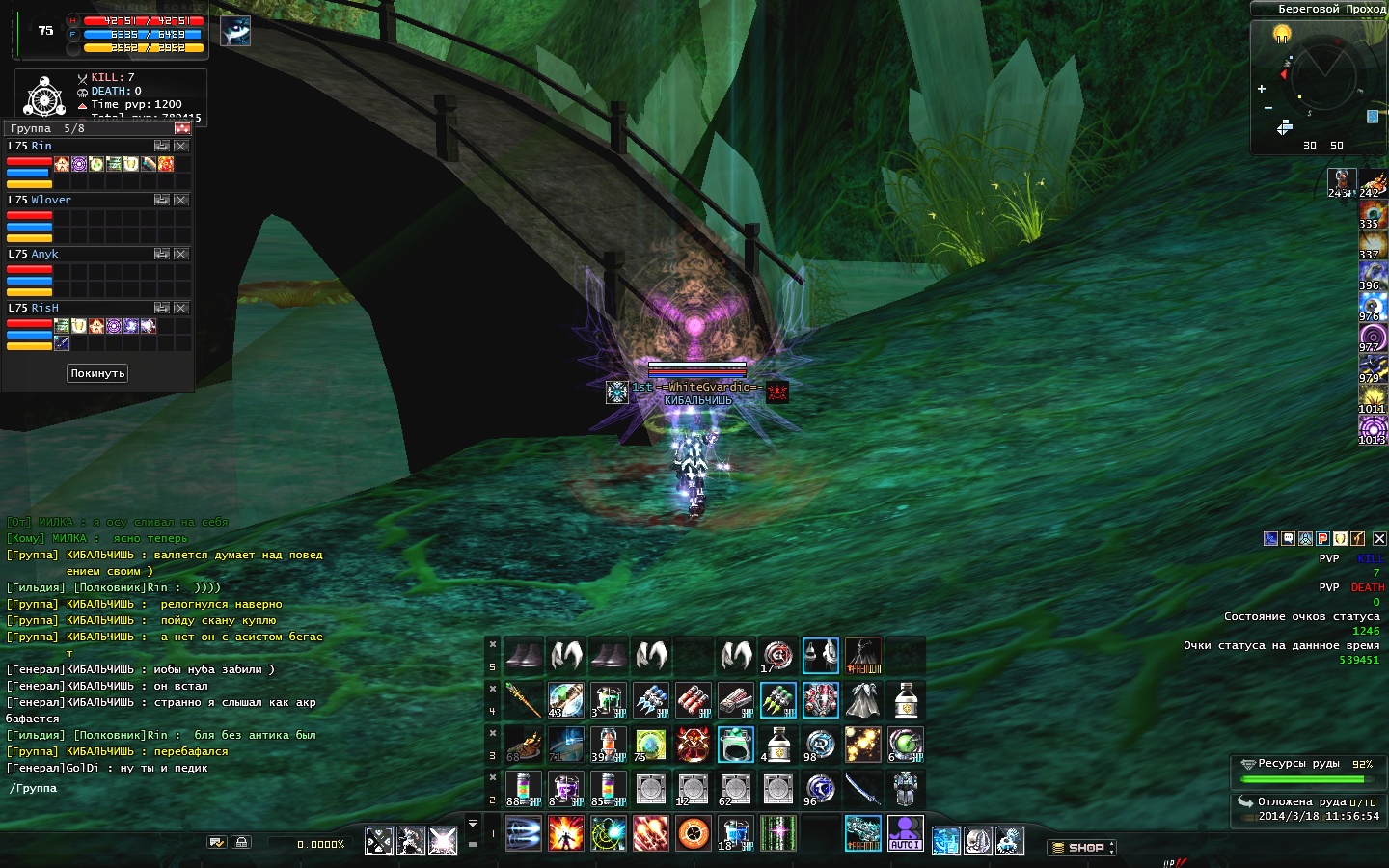The width and height of the screenshot is (1389, 868).
Task: Use the golden staff hotbar slot
Action: pyautogui.click(x=523, y=700)
